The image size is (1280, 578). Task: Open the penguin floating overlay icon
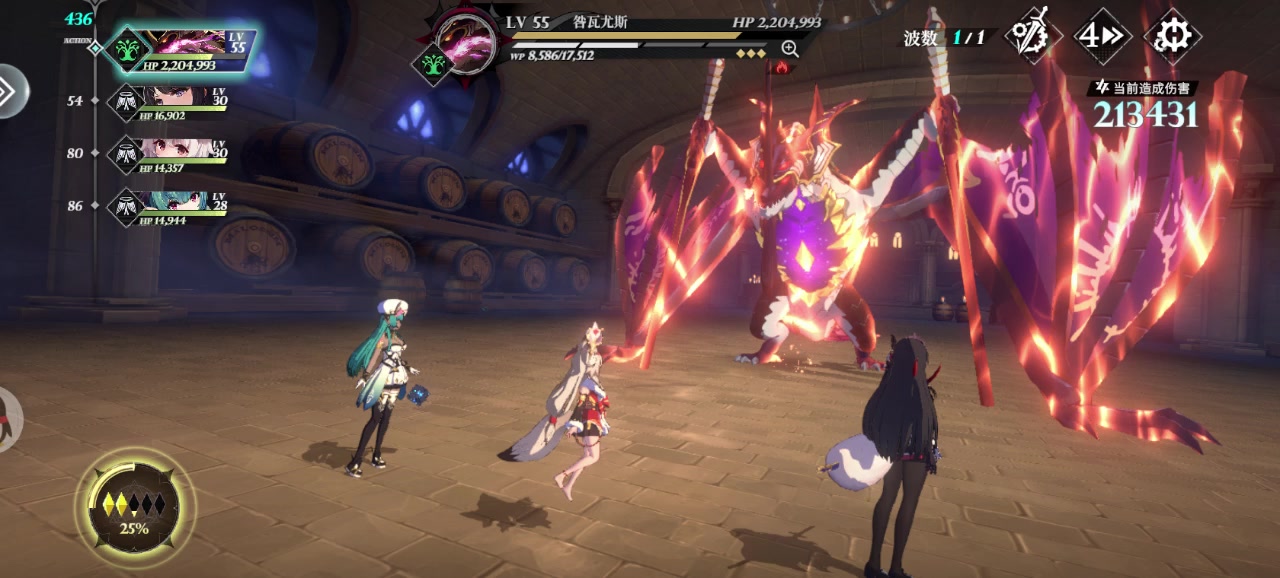pyautogui.click(x=8, y=418)
